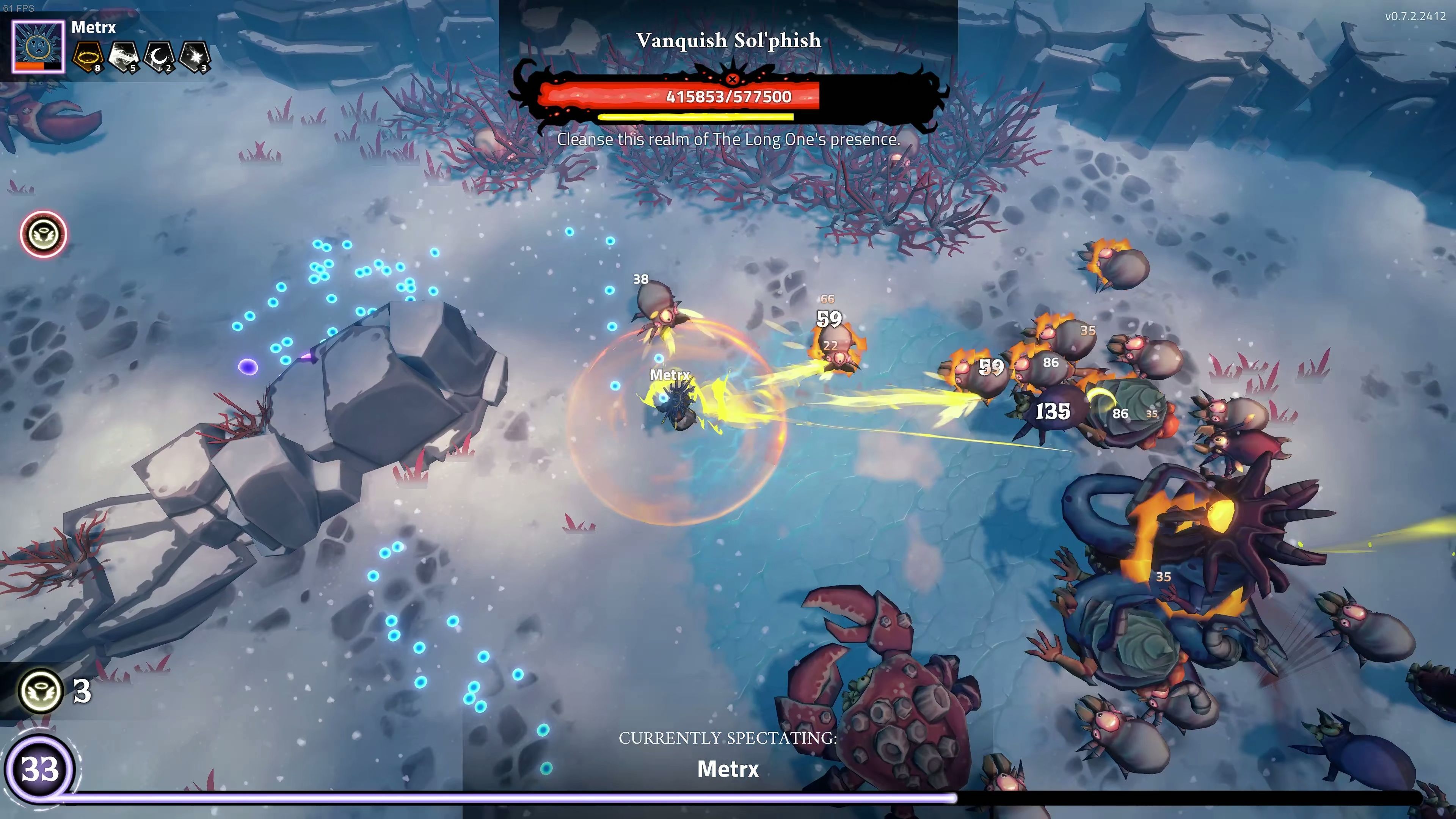Inspect the crescent moon ability icon
This screenshot has height=819, width=1456.
159,57
